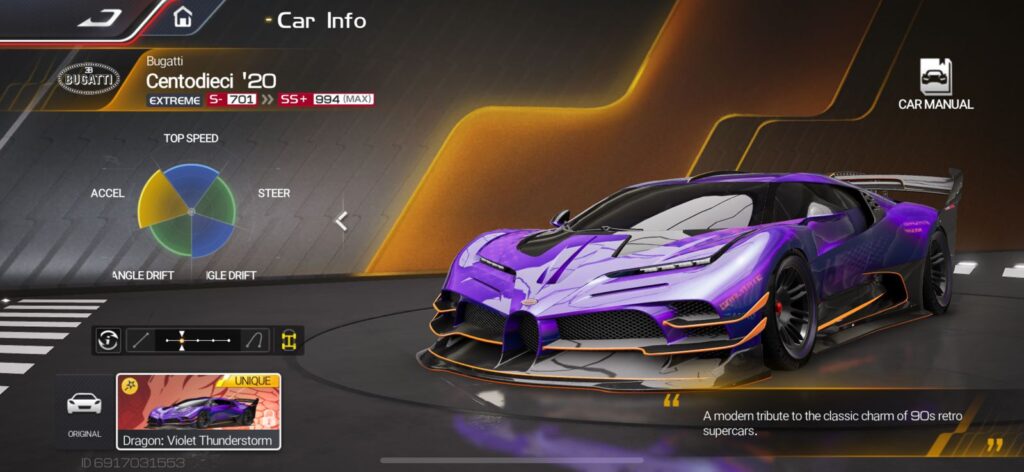1024x472 pixels.
Task: Go back using the top-left arrow
Action: coord(98,17)
